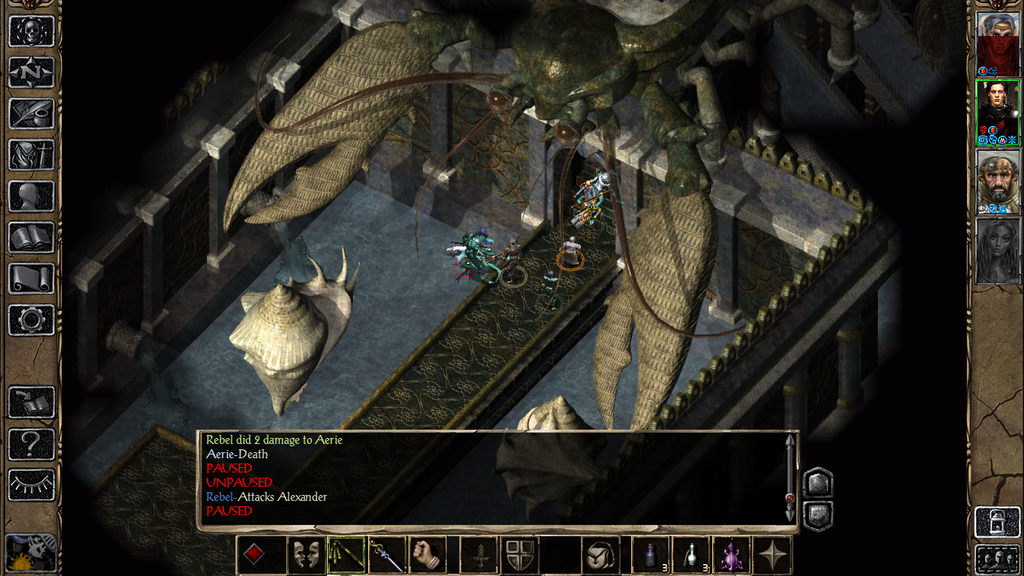The width and height of the screenshot is (1024, 576).
Task: Open the area map with compass icon
Action: tap(31, 72)
